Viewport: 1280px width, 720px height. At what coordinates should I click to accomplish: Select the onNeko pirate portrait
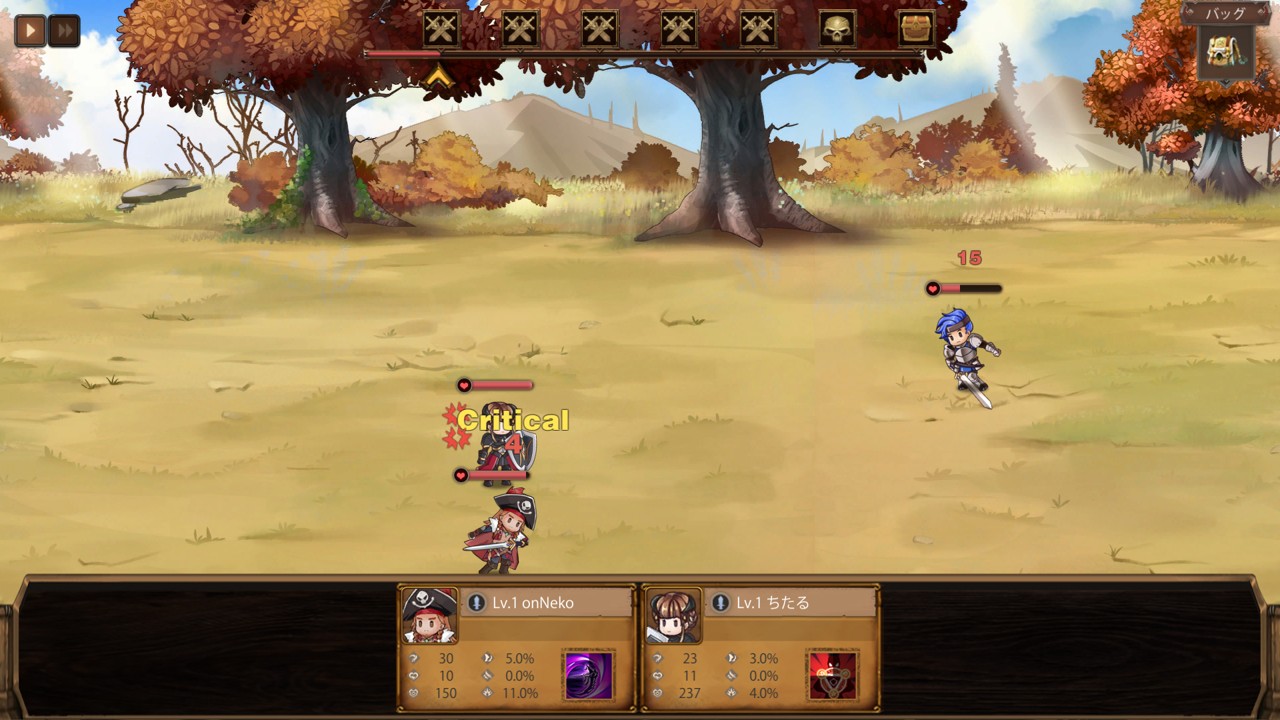pyautogui.click(x=430, y=616)
